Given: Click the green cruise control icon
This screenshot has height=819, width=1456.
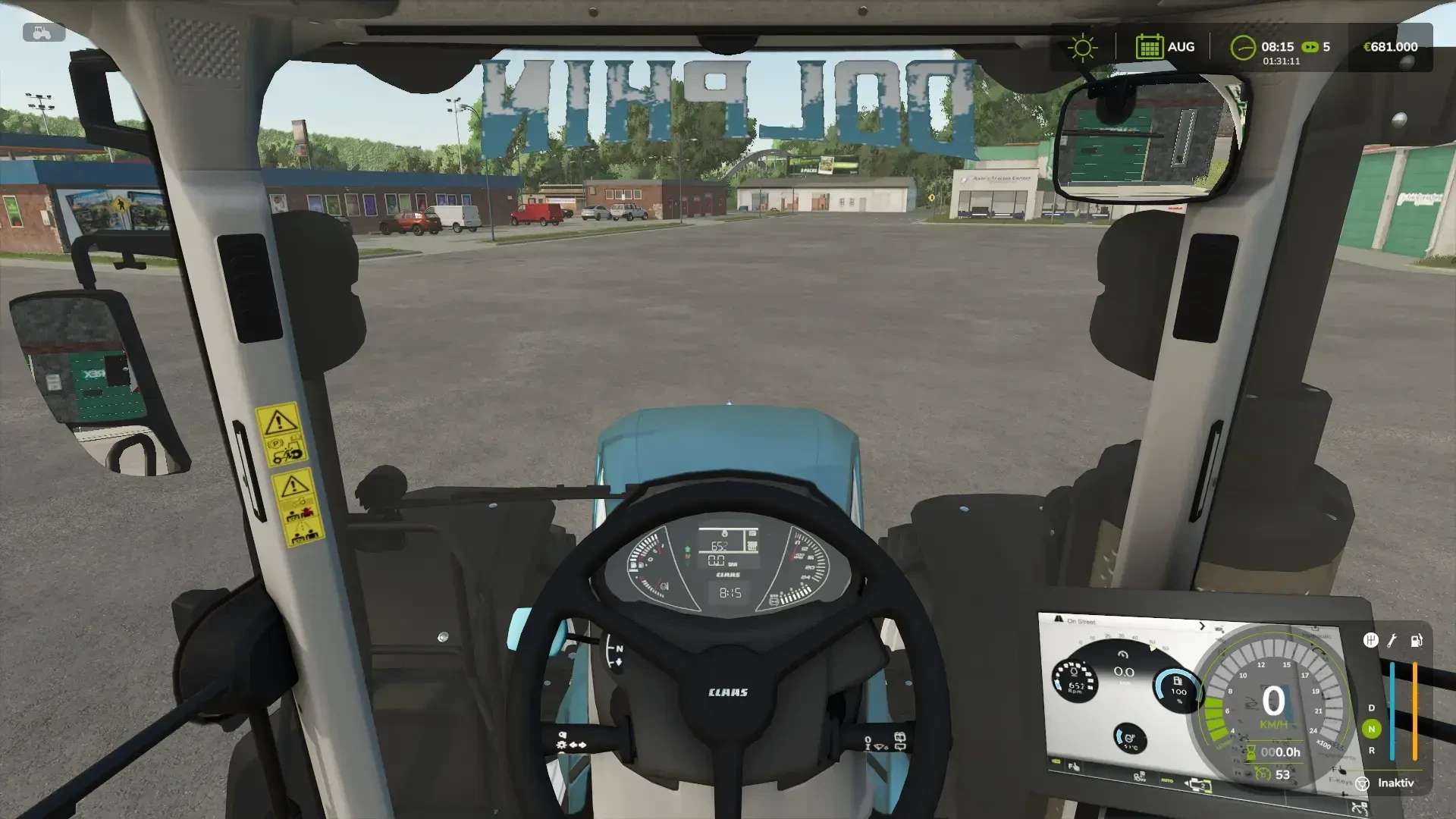Looking at the screenshot, I should tap(1263, 774).
